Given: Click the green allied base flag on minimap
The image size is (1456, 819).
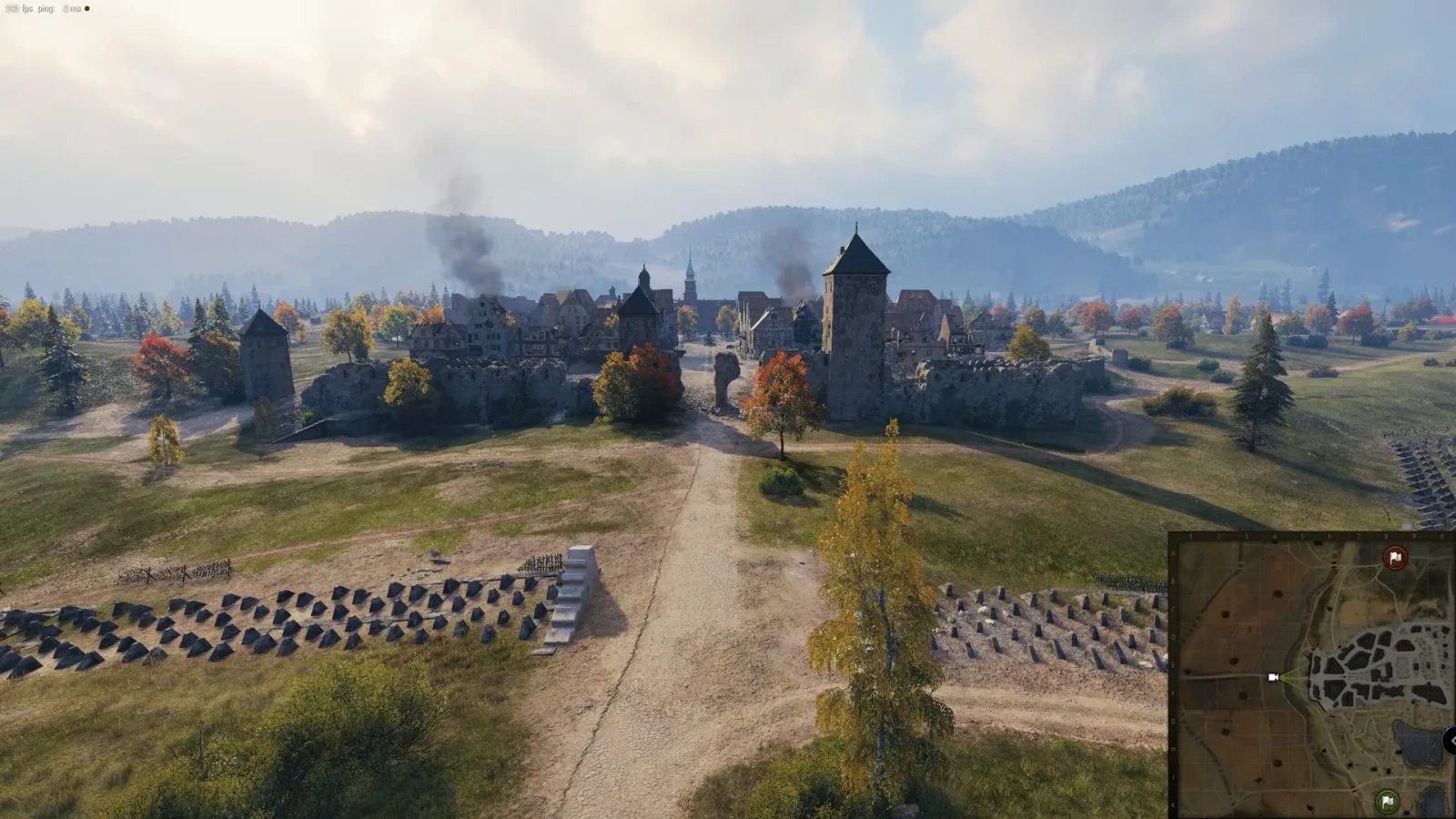Looking at the screenshot, I should point(1386,802).
